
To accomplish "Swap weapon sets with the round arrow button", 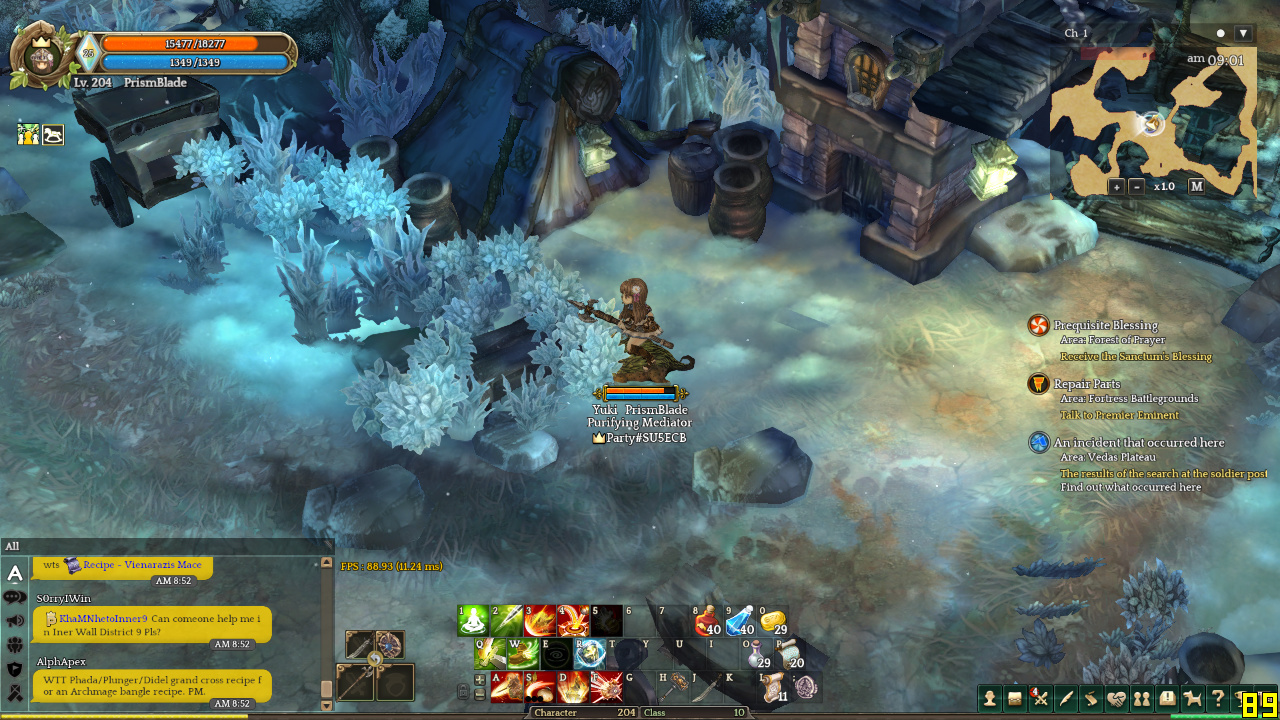I will 375,659.
